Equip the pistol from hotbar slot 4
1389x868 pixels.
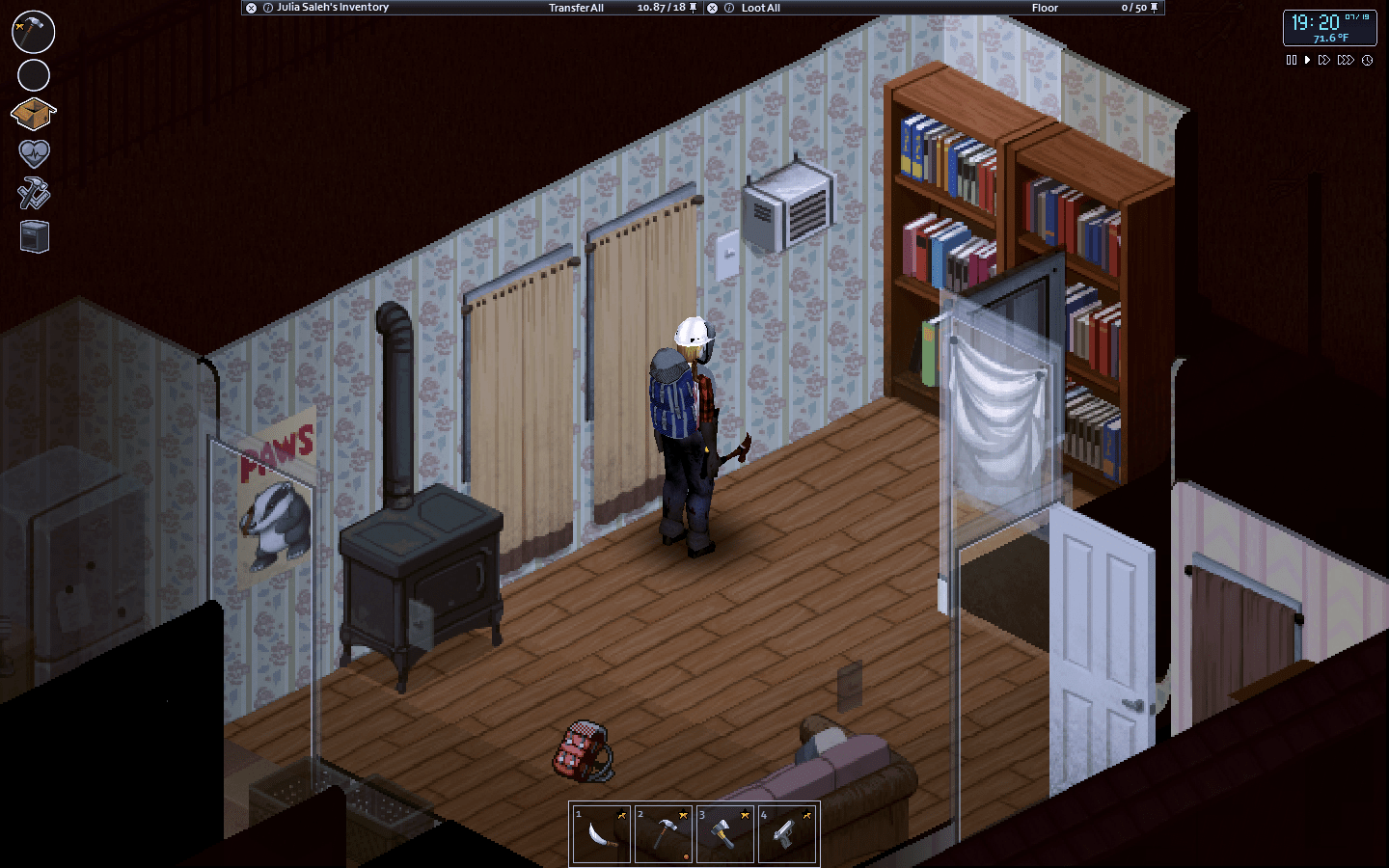pyautogui.click(x=788, y=832)
